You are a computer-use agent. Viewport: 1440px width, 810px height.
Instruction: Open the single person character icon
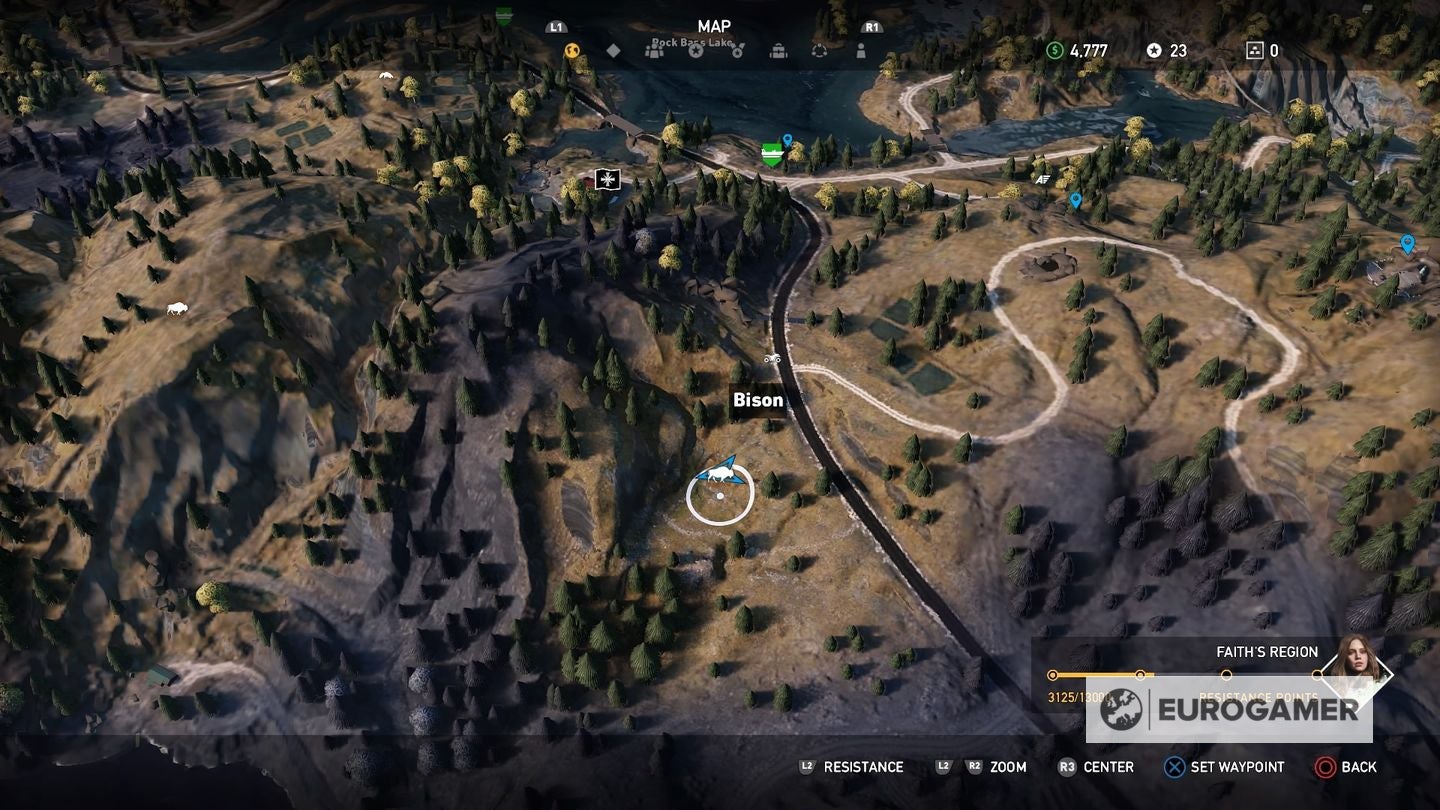(x=861, y=51)
